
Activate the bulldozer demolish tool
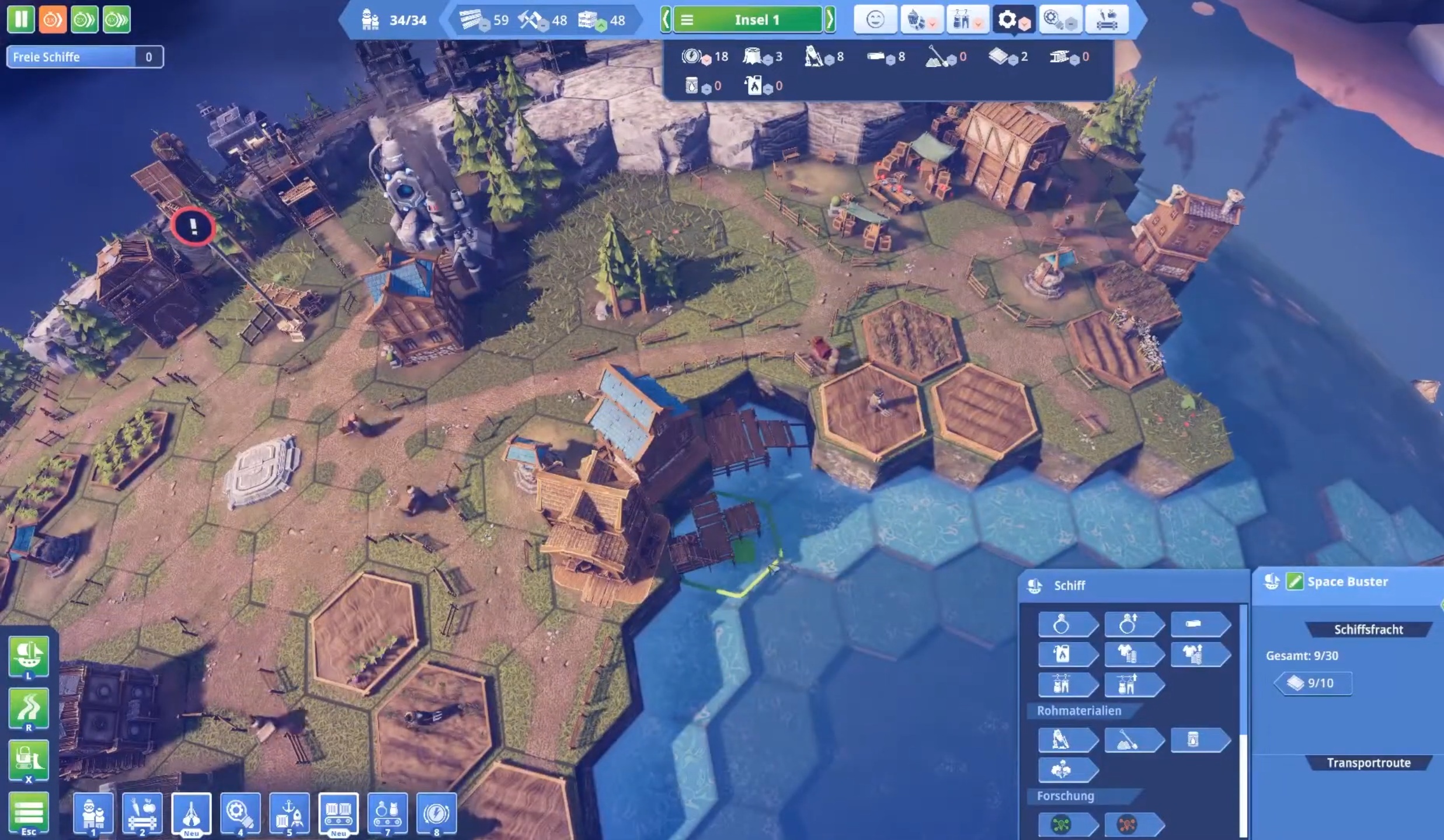coord(29,760)
